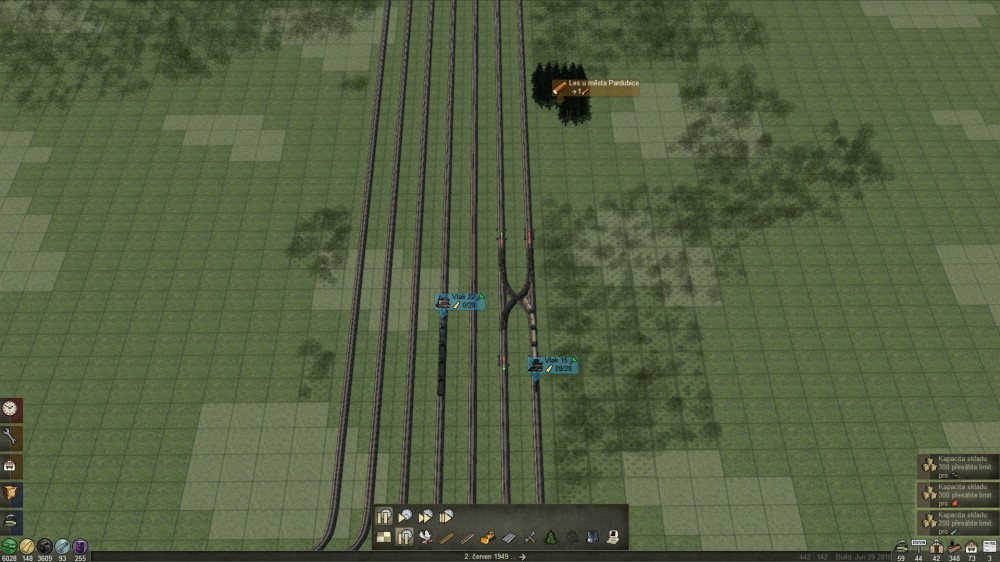Click the green money resource icon
Viewport: 1000px width, 562px height.
click(9, 546)
